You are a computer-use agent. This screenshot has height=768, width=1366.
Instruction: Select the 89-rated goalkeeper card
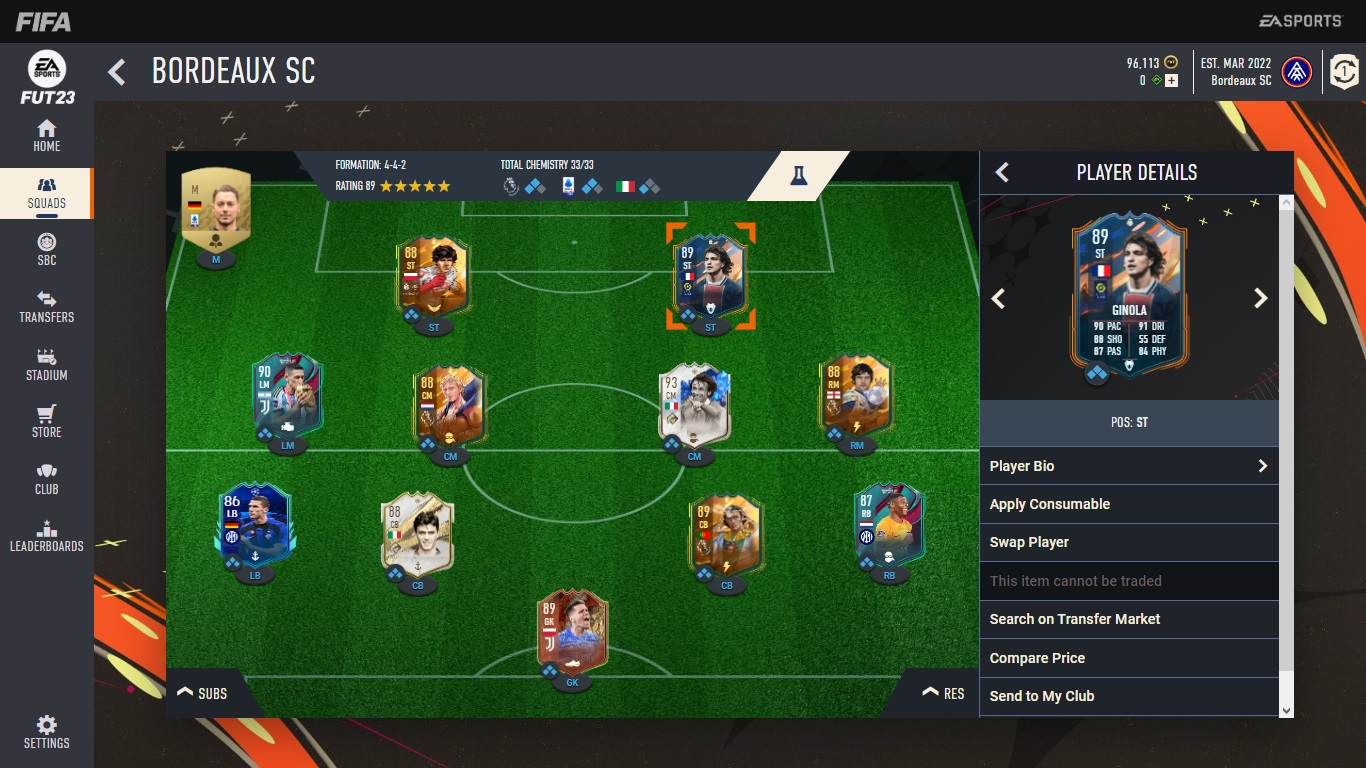[571, 631]
